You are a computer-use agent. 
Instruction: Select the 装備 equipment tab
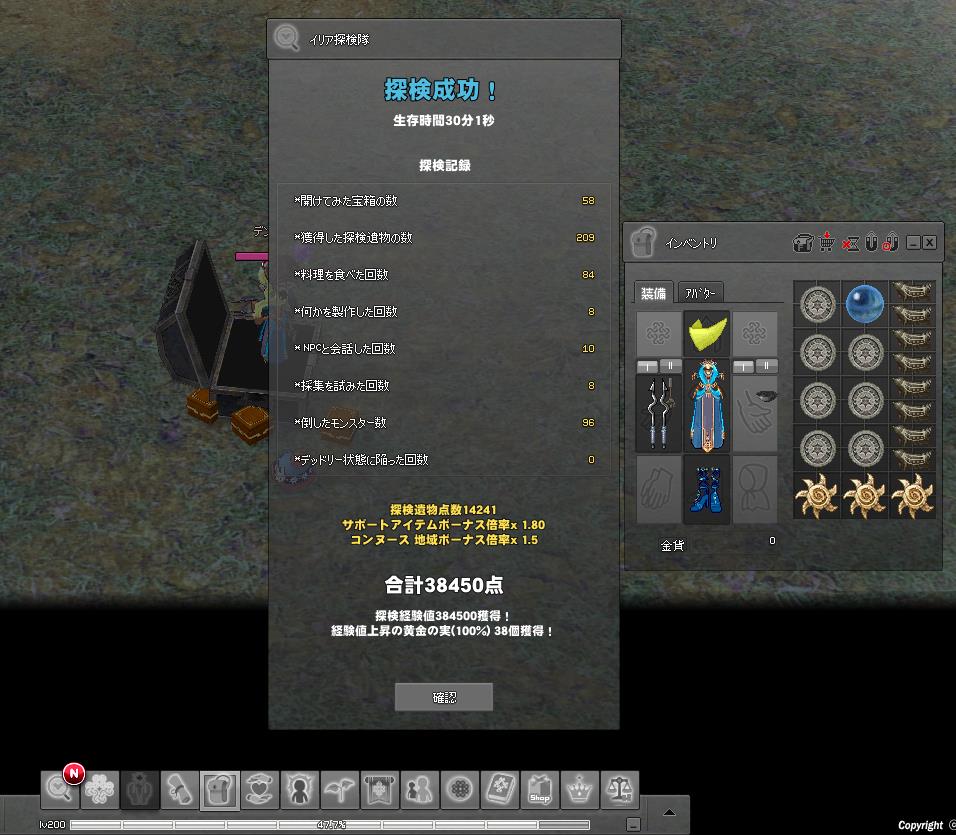coord(653,293)
